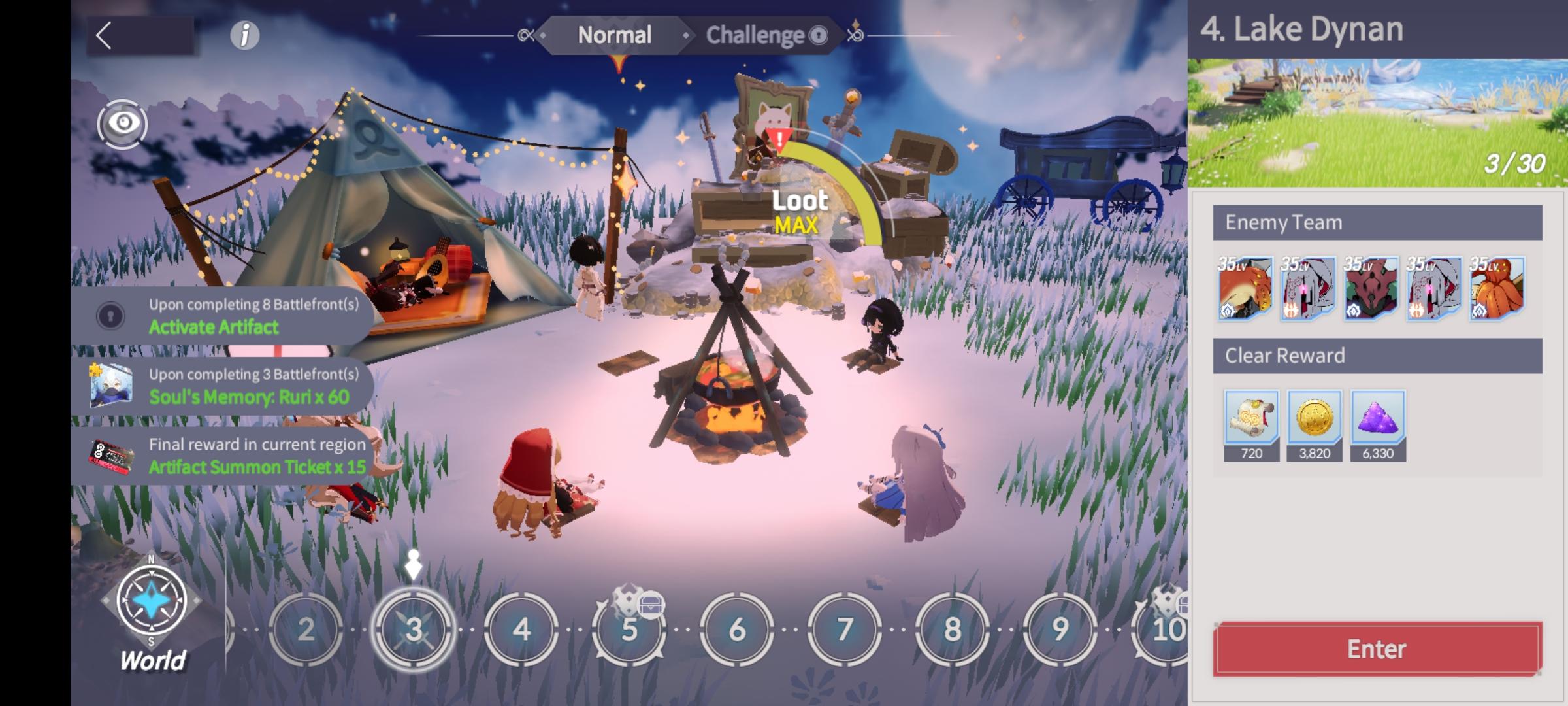Switch to the Normal mode tab
The width and height of the screenshot is (1568, 706).
point(614,35)
